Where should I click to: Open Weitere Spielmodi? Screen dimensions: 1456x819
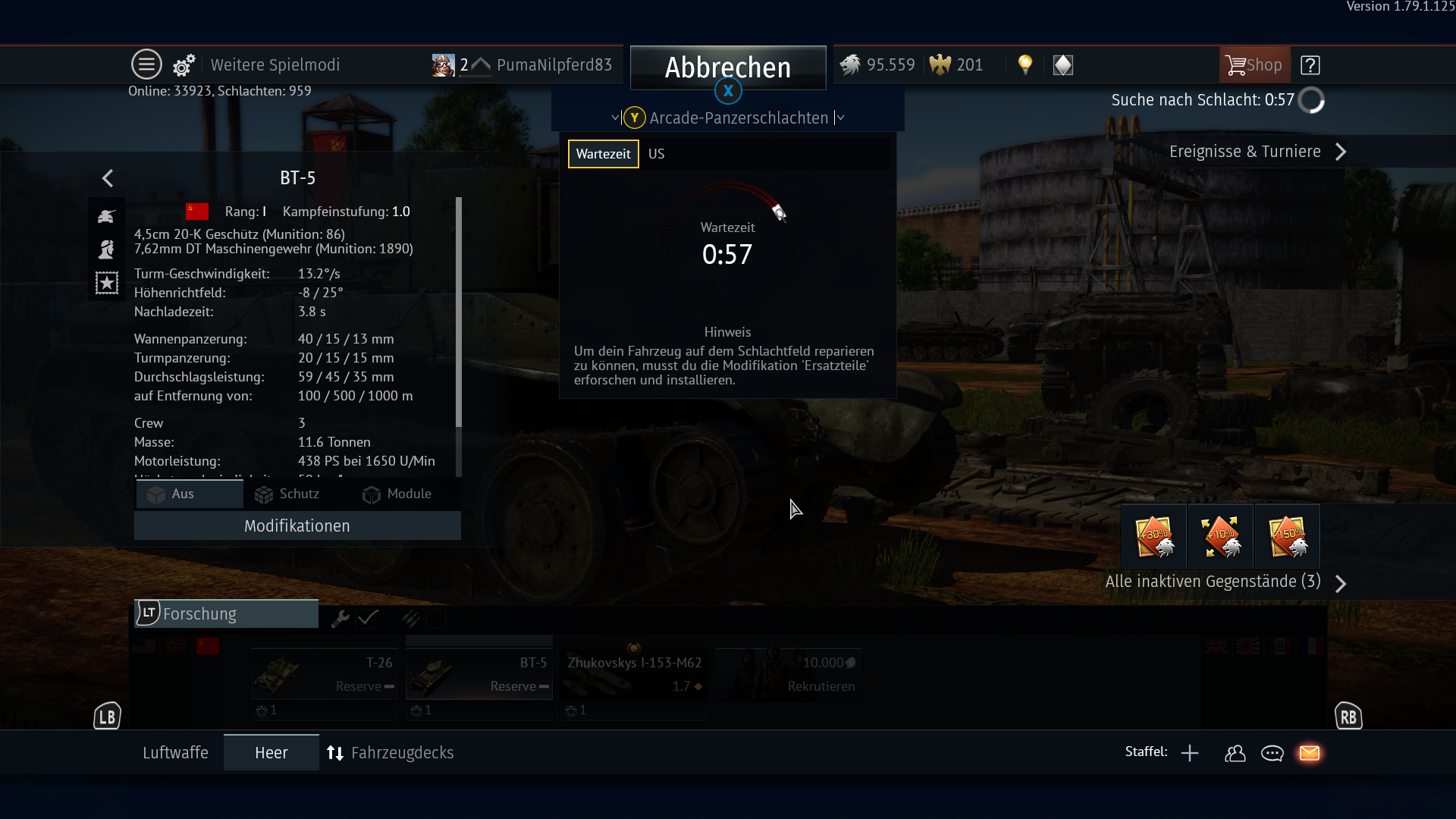(x=275, y=65)
